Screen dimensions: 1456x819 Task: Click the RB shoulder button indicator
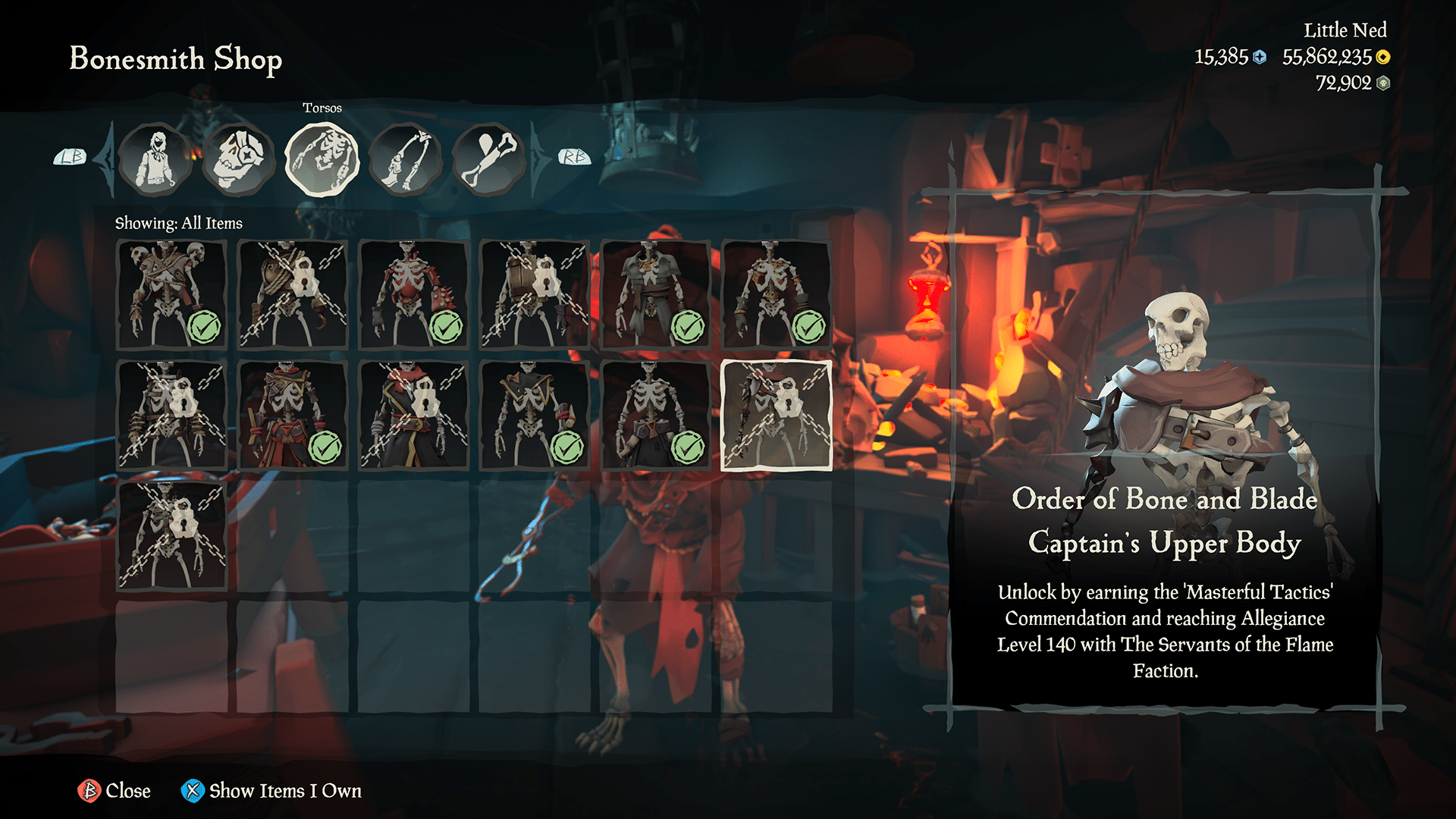(574, 157)
